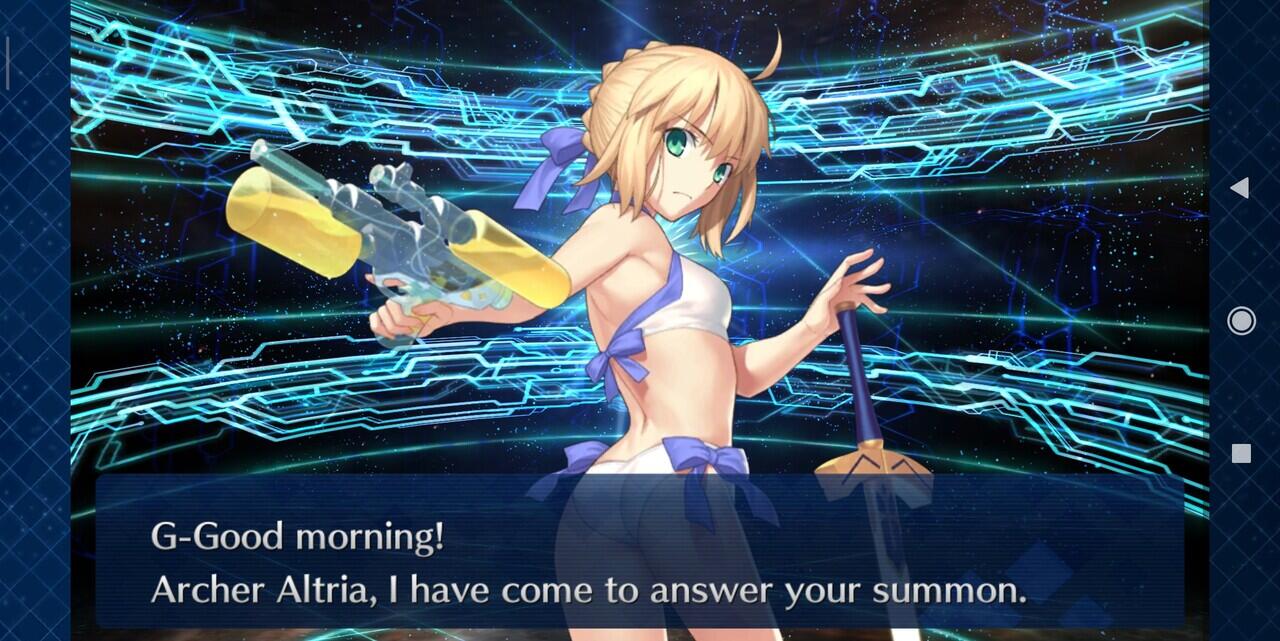The height and width of the screenshot is (641, 1280).
Task: Tap the Android back triangle button
Action: (1240, 187)
